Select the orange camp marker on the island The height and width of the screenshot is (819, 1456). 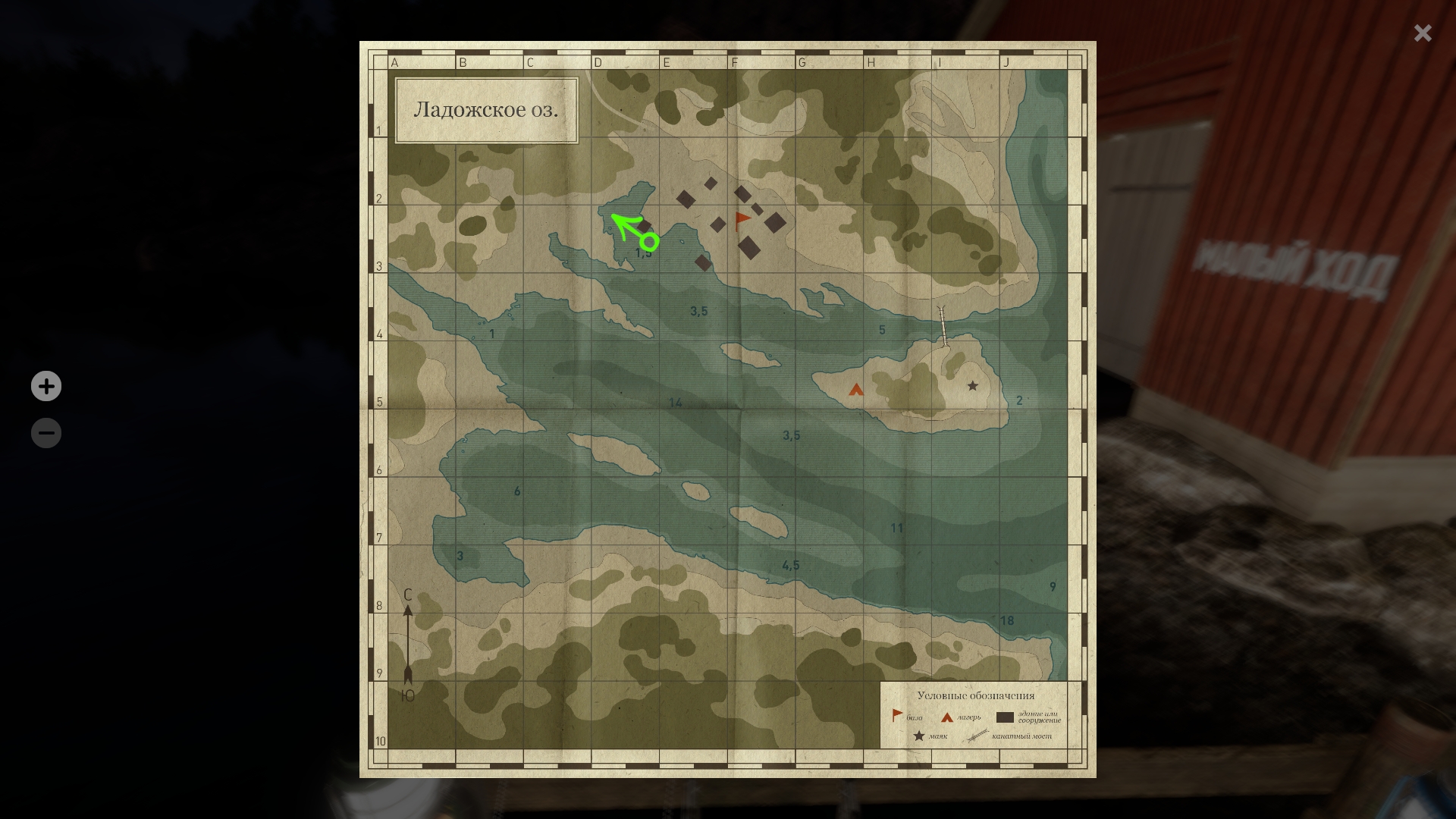[x=856, y=390]
